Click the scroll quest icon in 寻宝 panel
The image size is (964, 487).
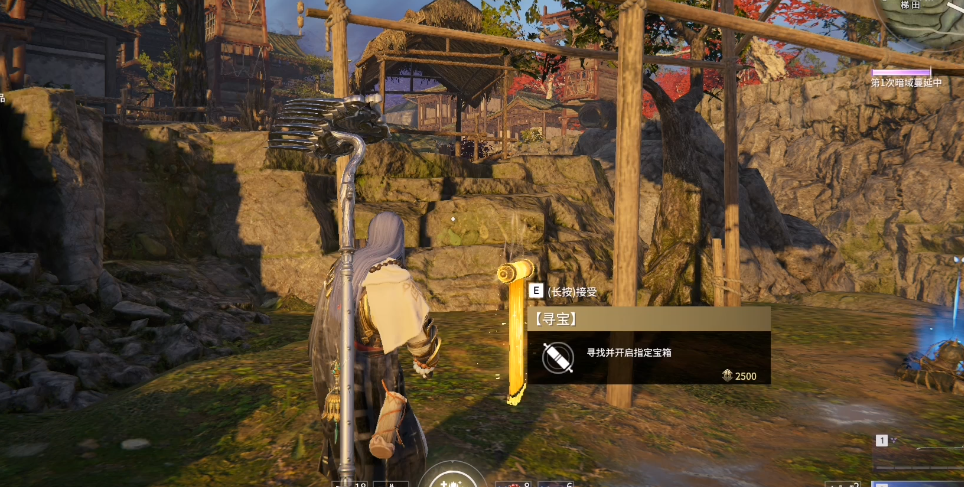558,357
